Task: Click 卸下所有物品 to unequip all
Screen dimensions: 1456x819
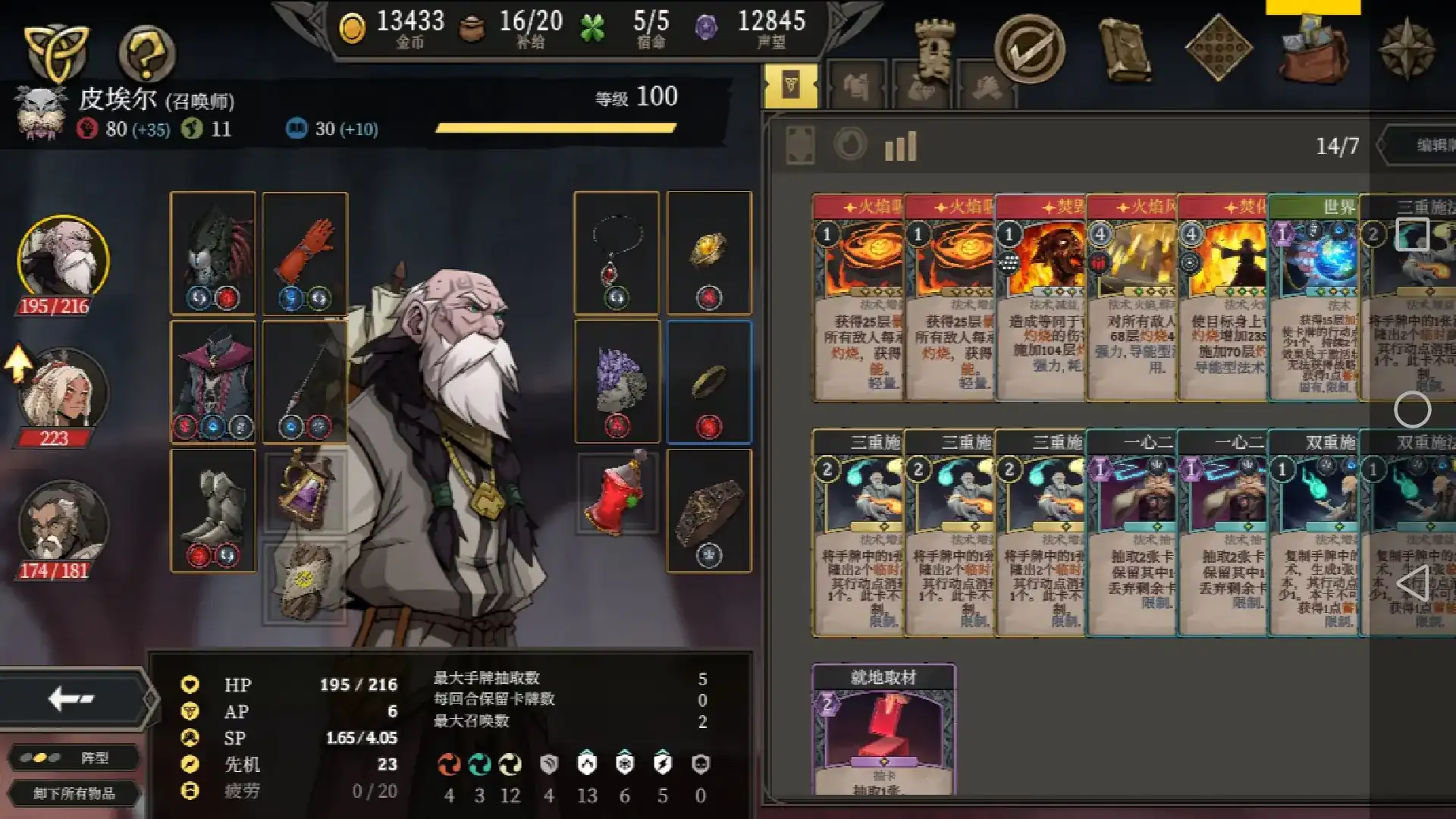Action: pyautogui.click(x=74, y=793)
